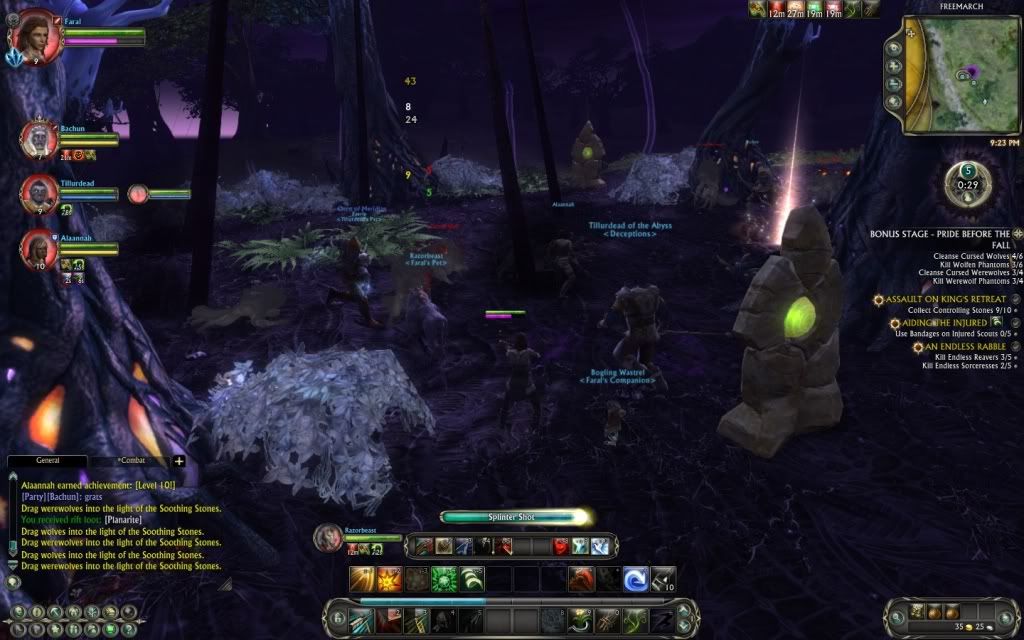Target party member Alaannah's portrait

pos(38,247)
